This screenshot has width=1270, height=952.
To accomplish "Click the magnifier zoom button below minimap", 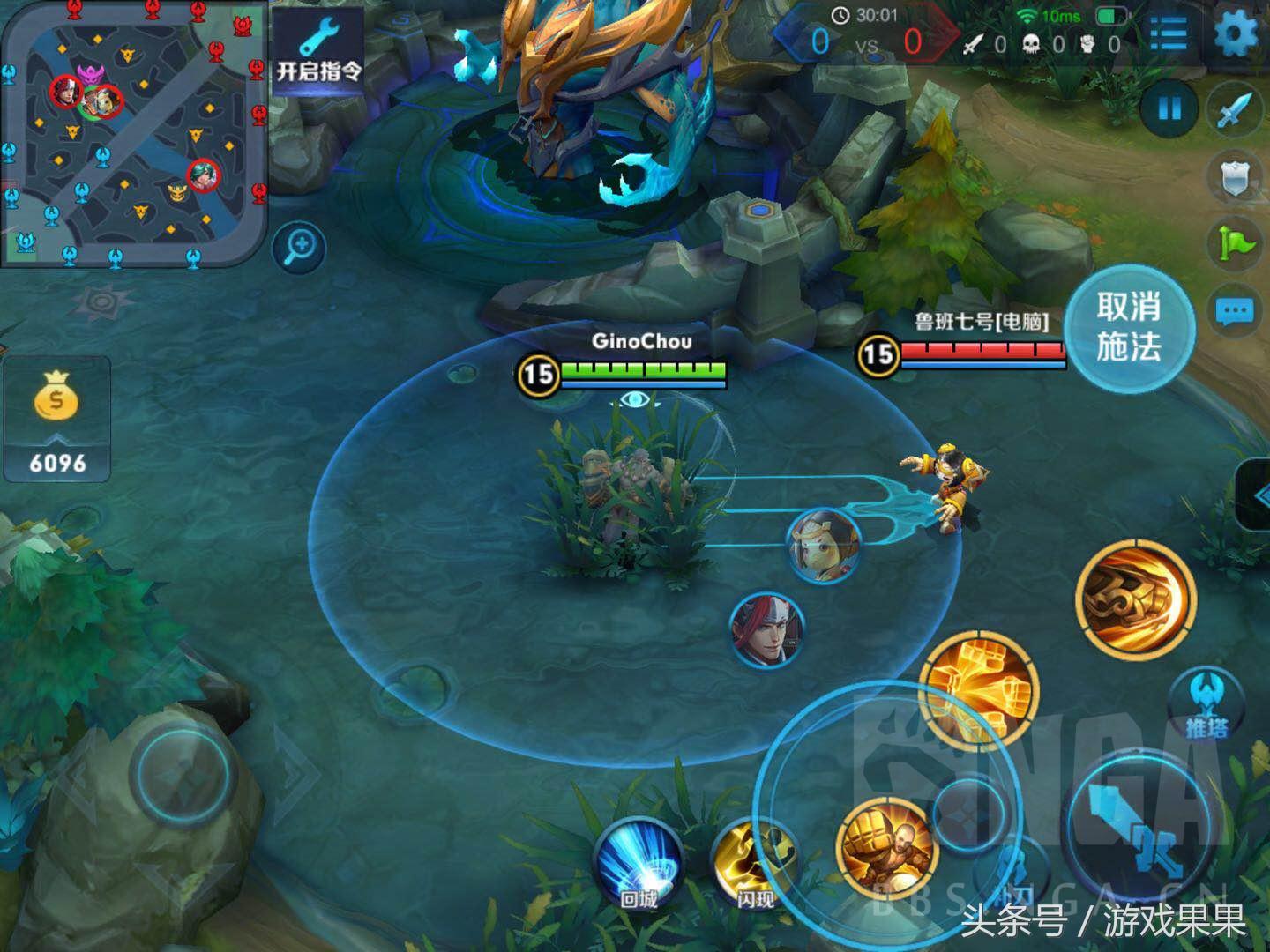I will click(x=300, y=246).
